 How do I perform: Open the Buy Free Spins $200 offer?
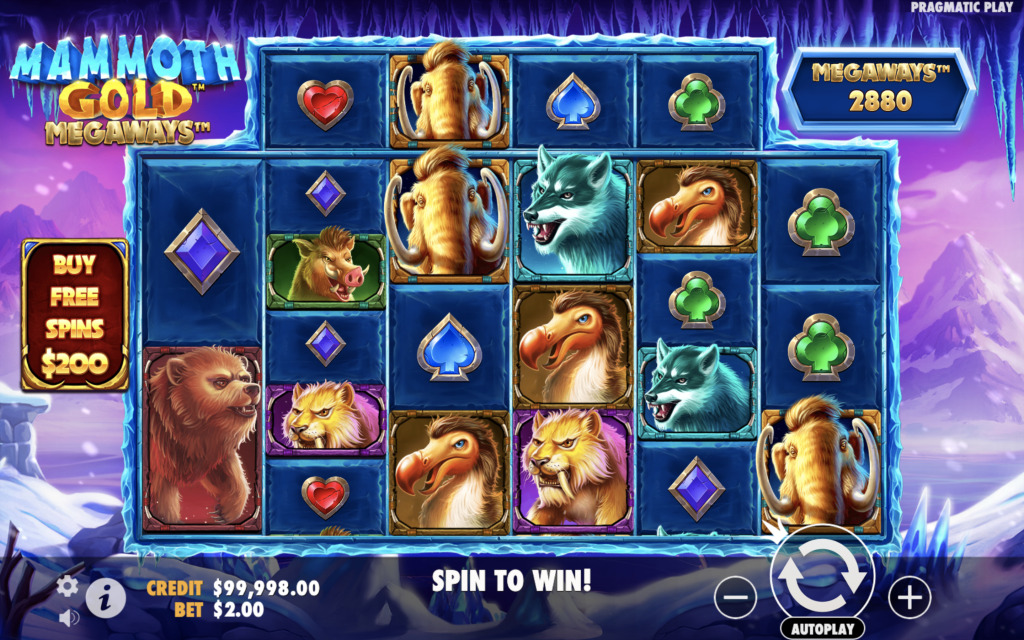coord(75,315)
